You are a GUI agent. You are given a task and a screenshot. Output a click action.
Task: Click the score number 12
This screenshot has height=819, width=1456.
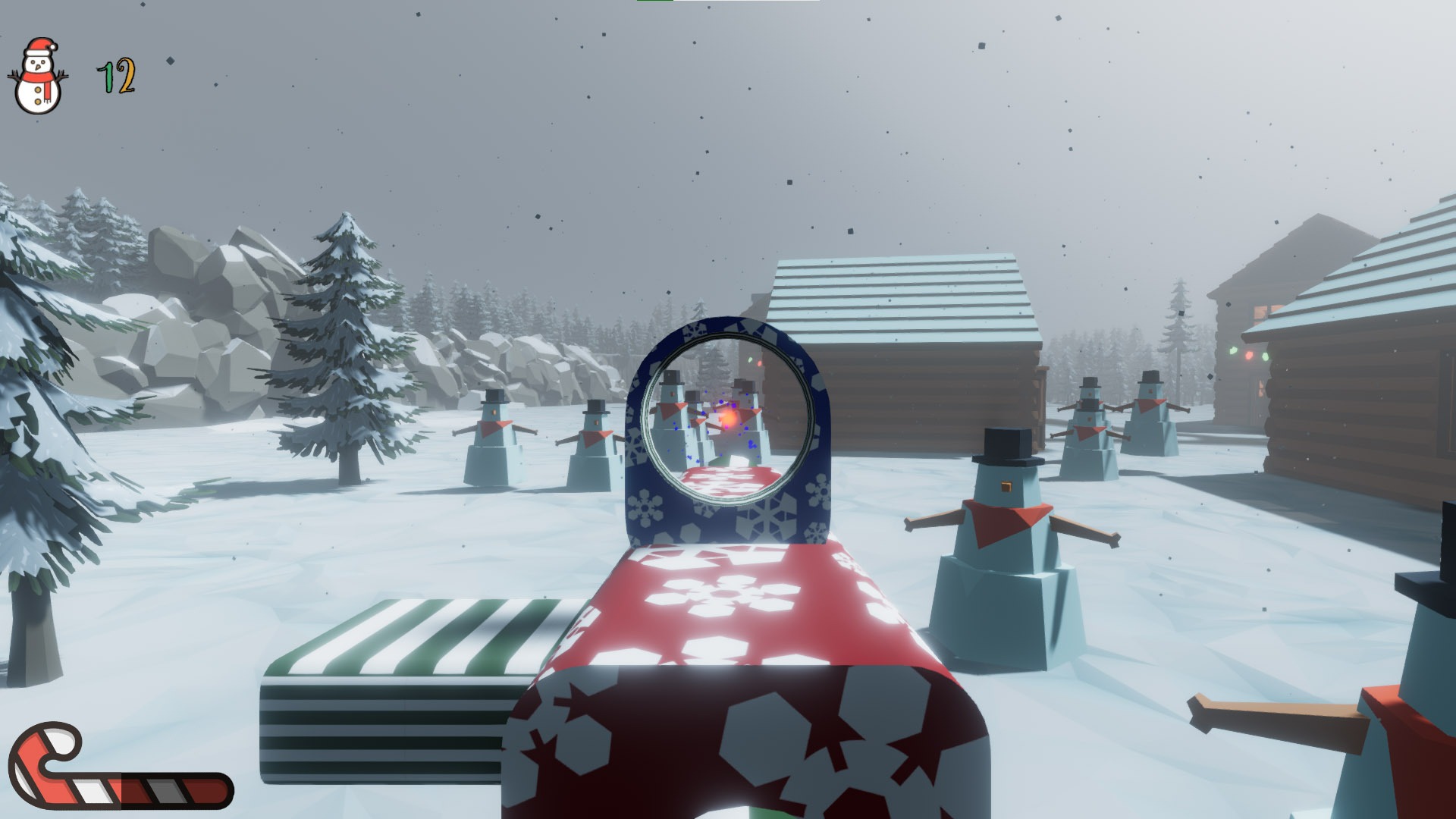114,76
